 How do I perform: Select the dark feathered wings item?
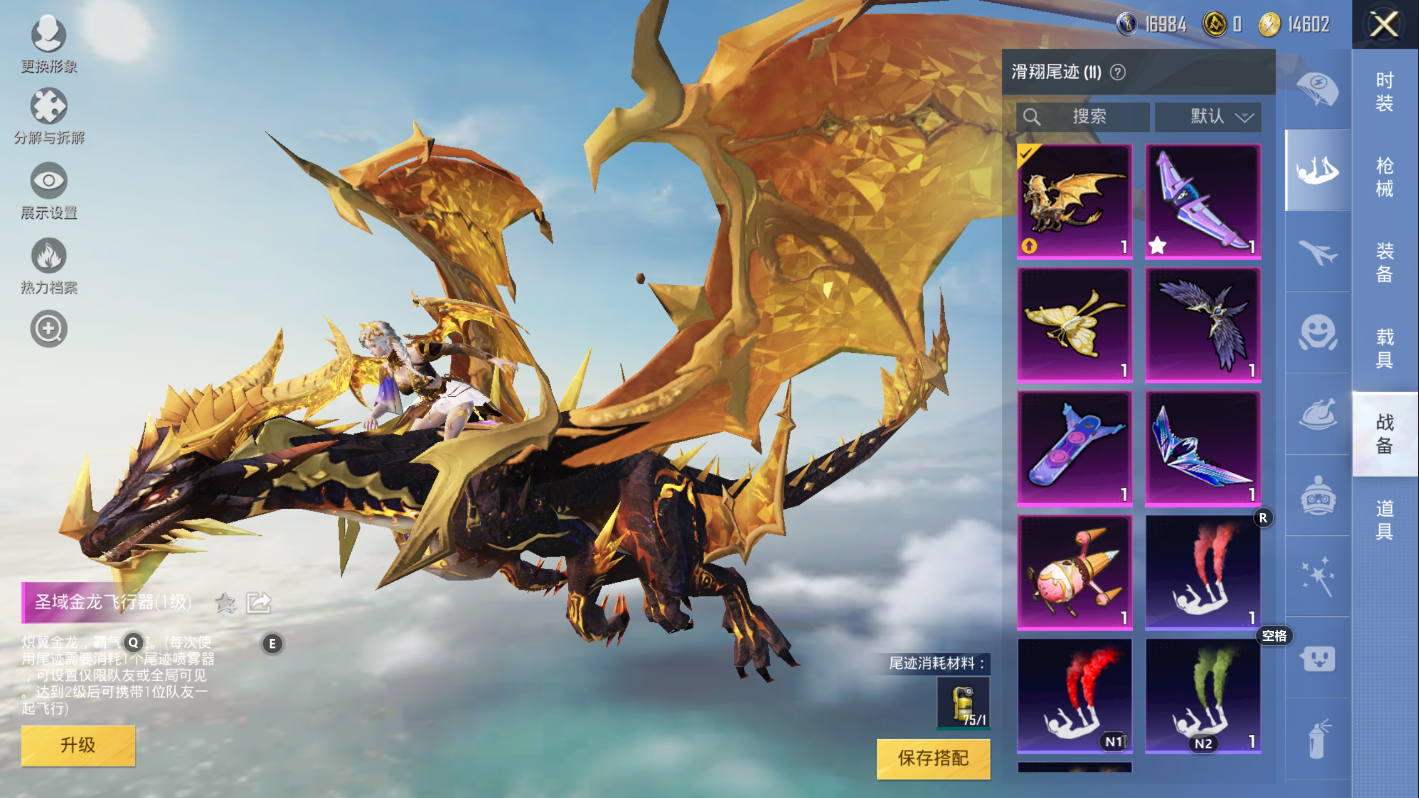coord(1203,325)
